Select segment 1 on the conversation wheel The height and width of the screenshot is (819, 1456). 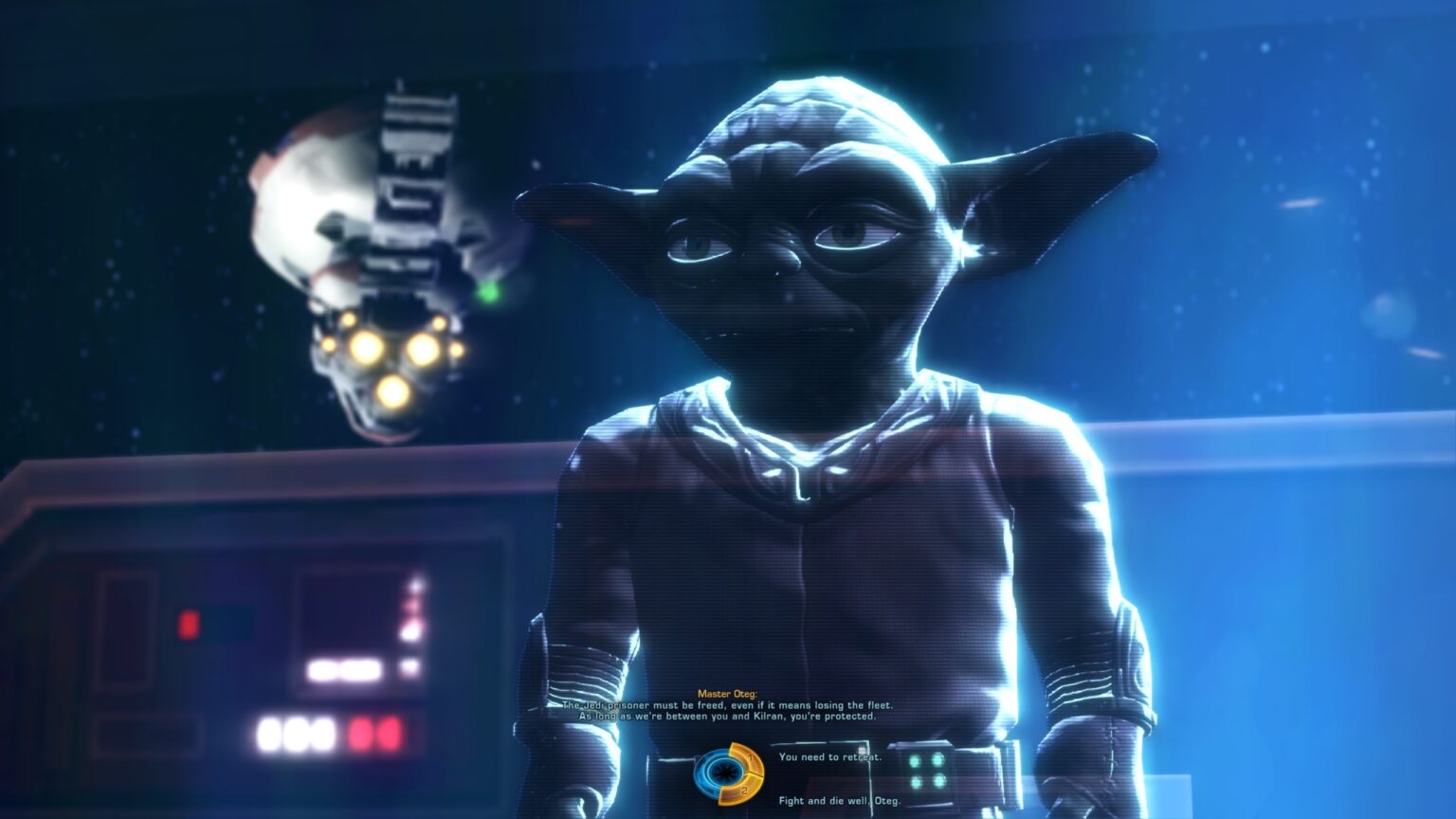751,758
